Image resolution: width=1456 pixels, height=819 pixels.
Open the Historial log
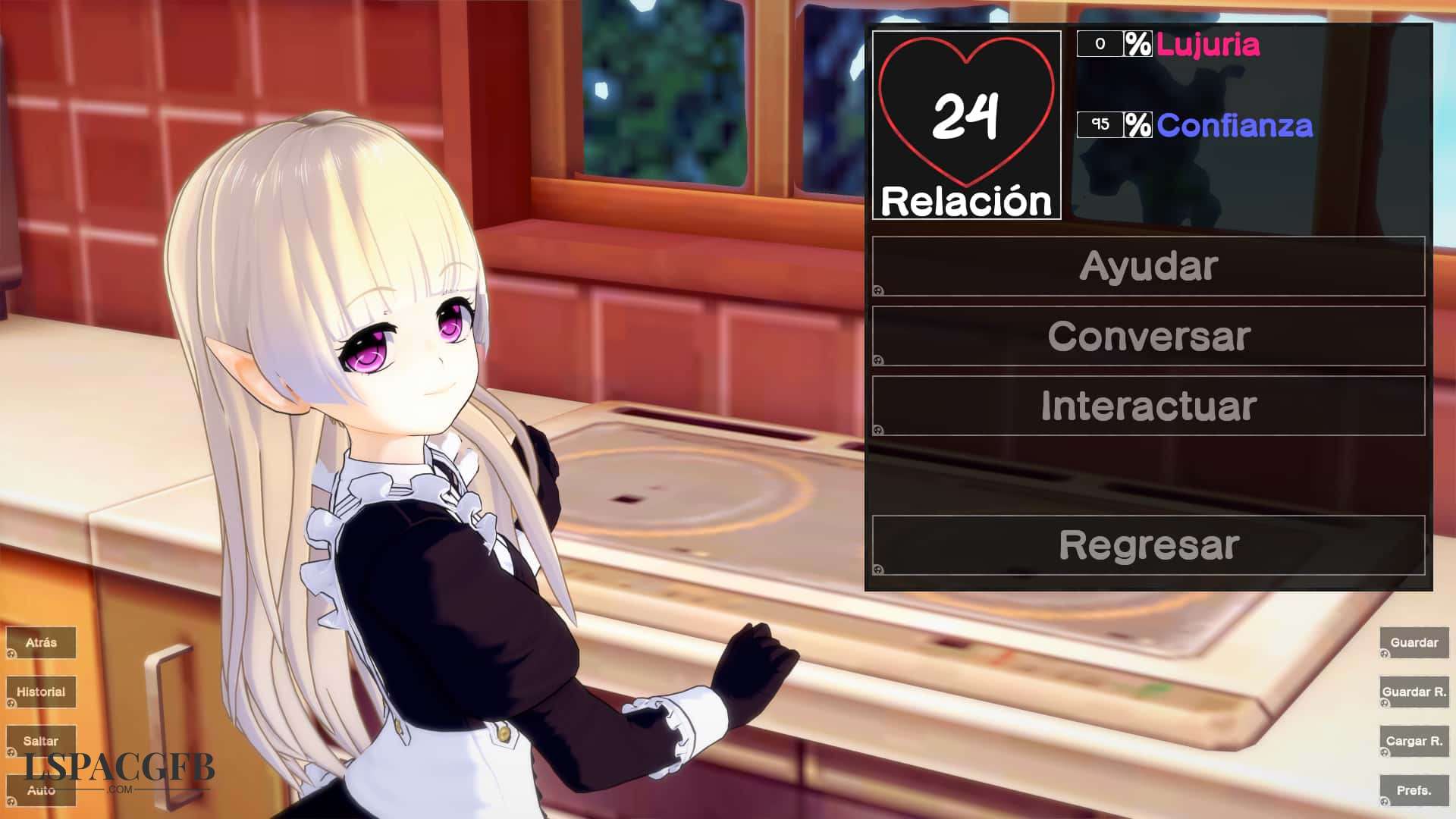click(x=41, y=692)
